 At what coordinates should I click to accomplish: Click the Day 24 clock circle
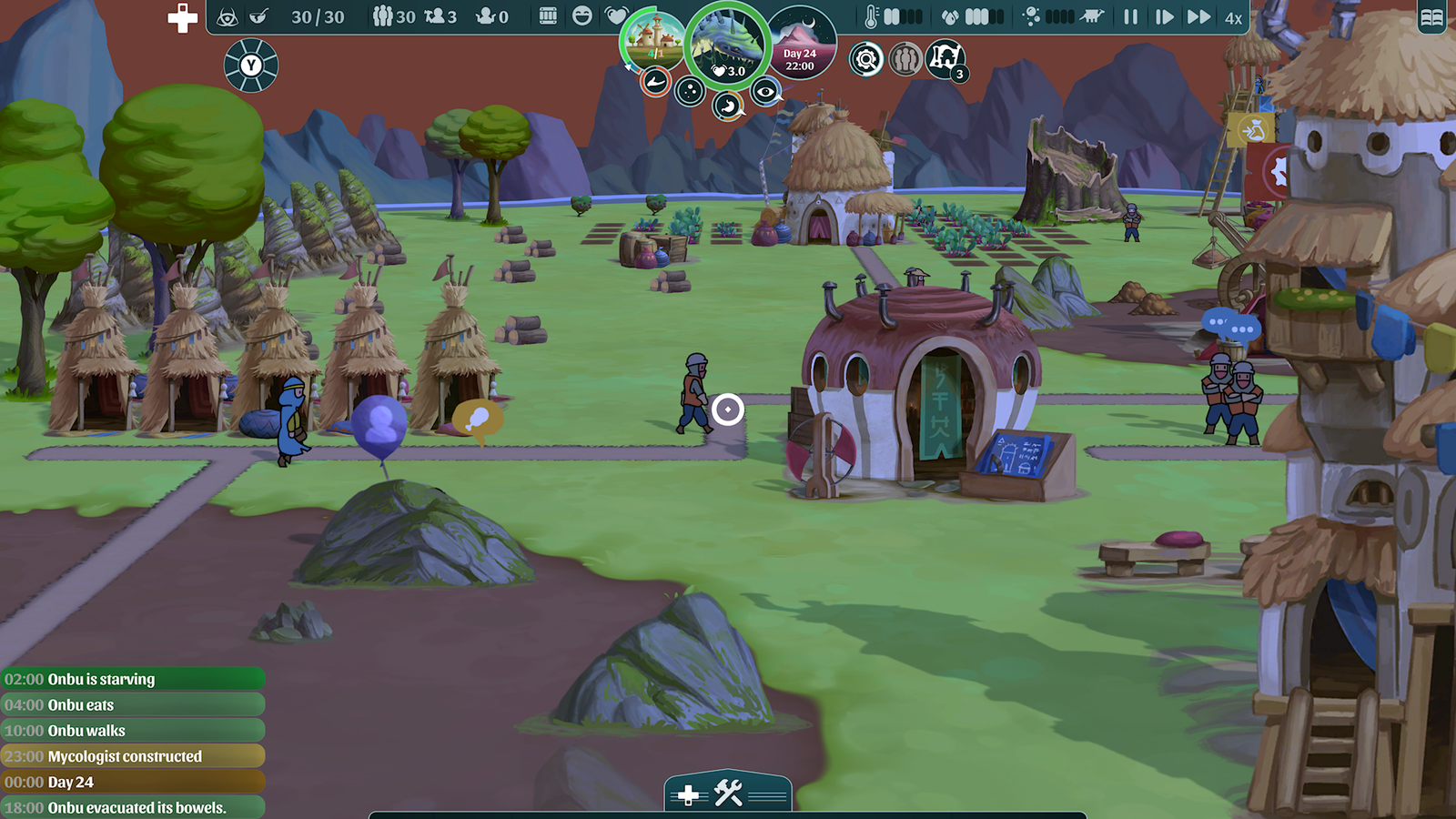801,44
